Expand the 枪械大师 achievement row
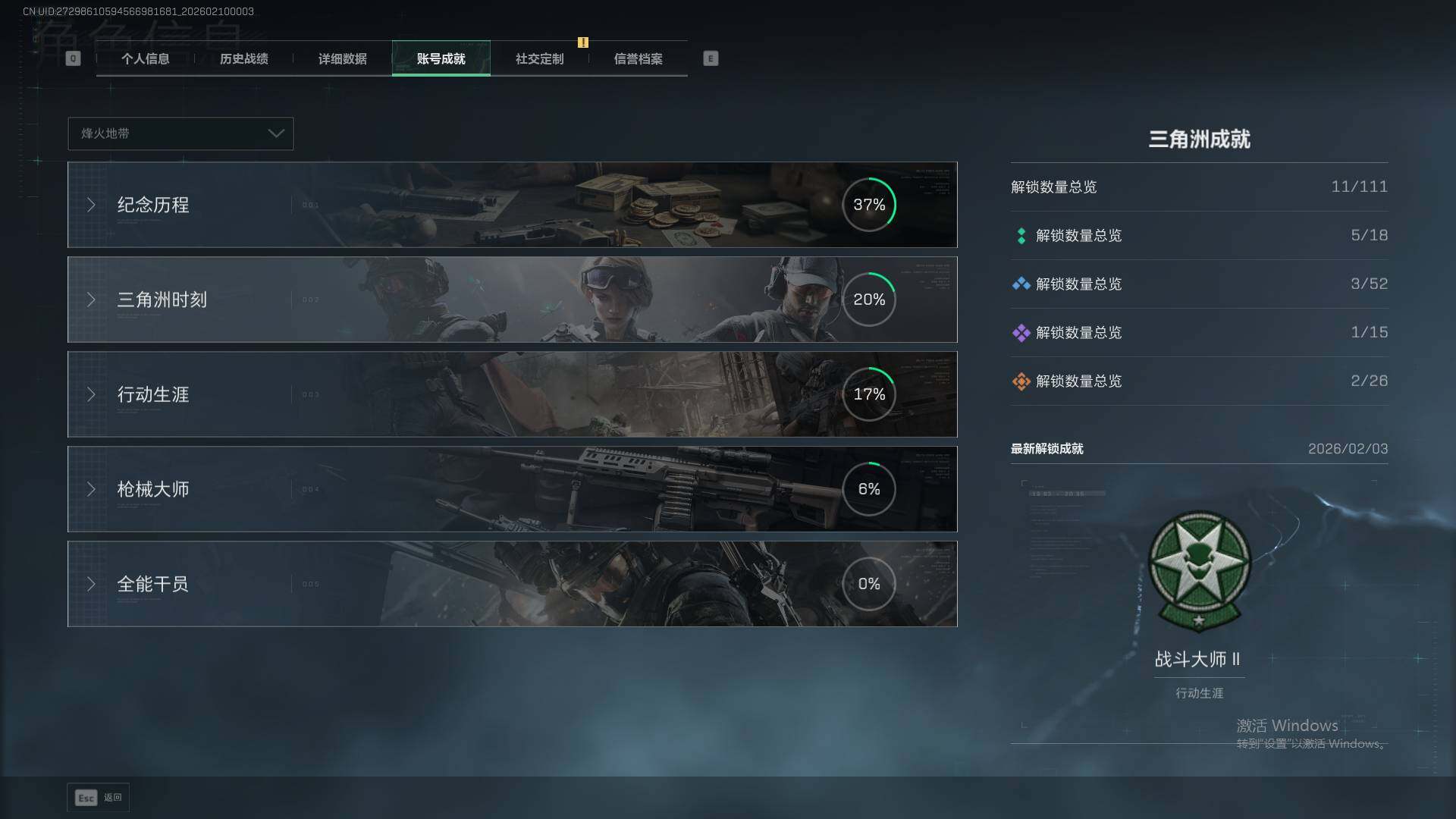This screenshot has width=1456, height=819. point(512,489)
